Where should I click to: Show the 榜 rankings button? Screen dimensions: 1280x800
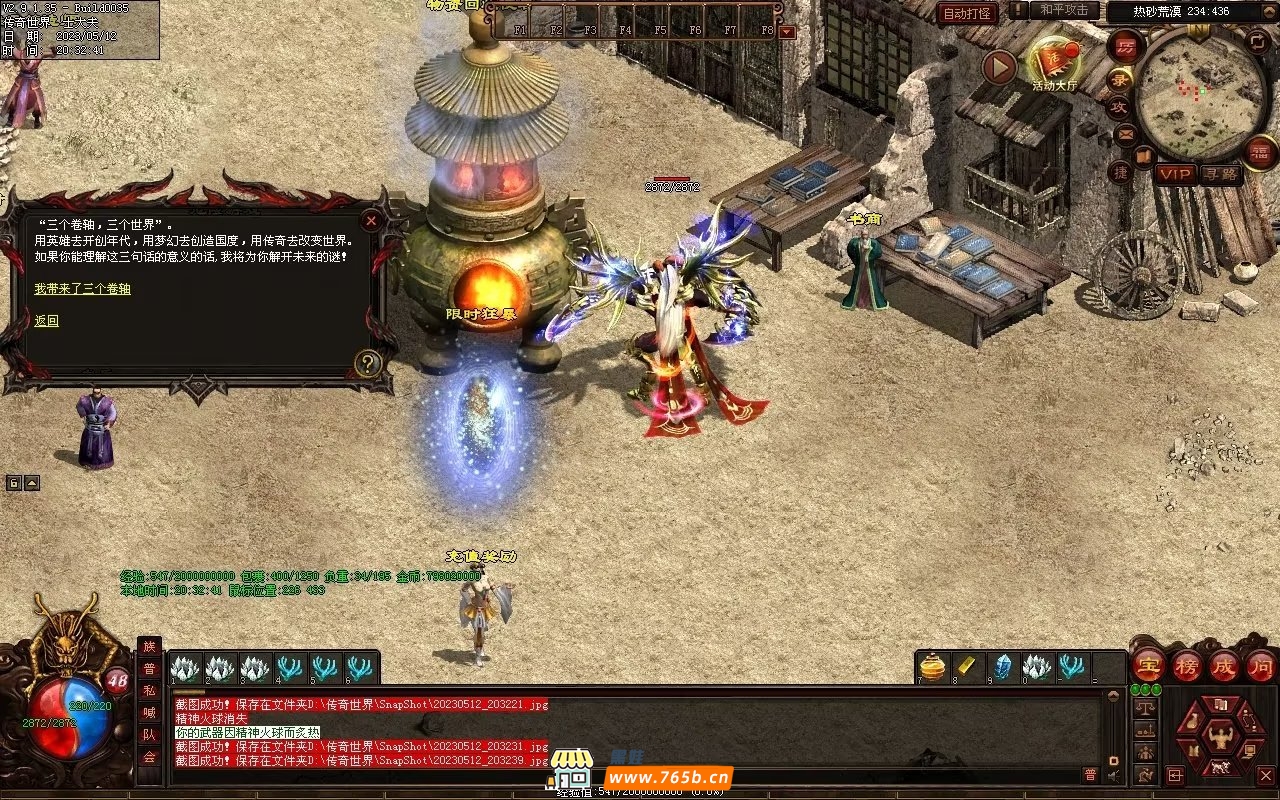click(1187, 665)
